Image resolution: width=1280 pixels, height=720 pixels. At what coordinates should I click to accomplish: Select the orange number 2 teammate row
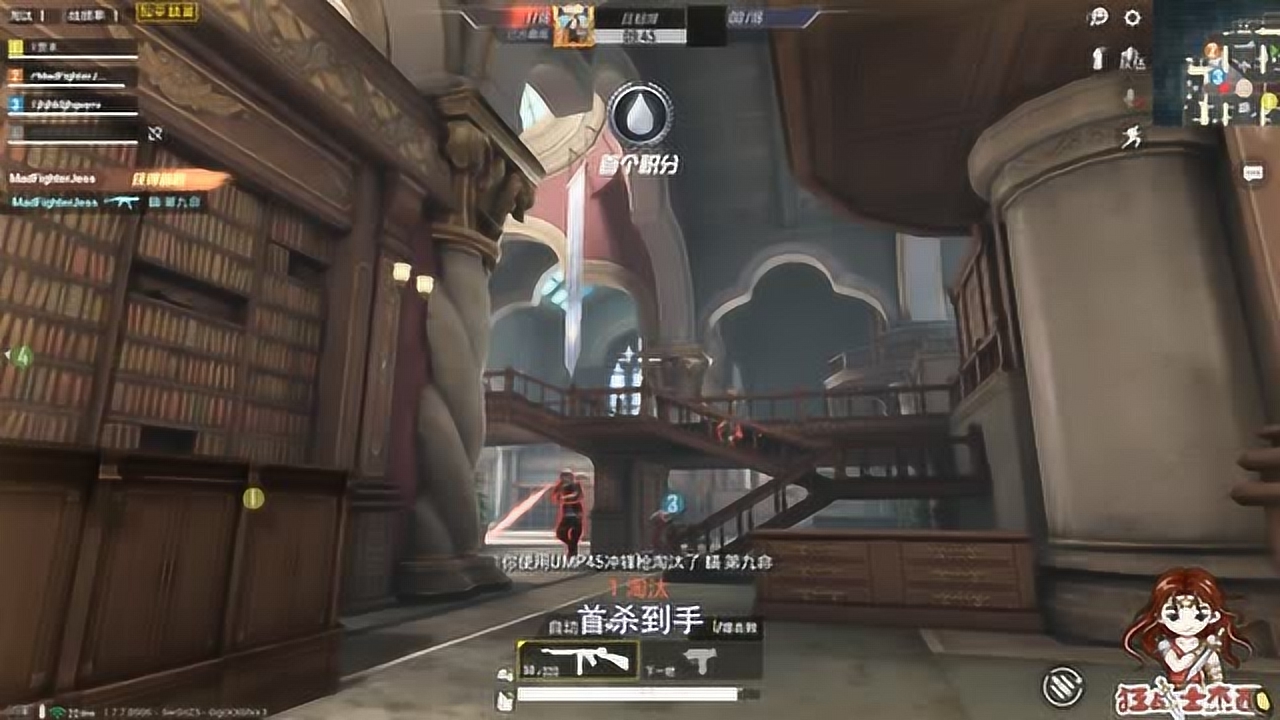coord(72,76)
